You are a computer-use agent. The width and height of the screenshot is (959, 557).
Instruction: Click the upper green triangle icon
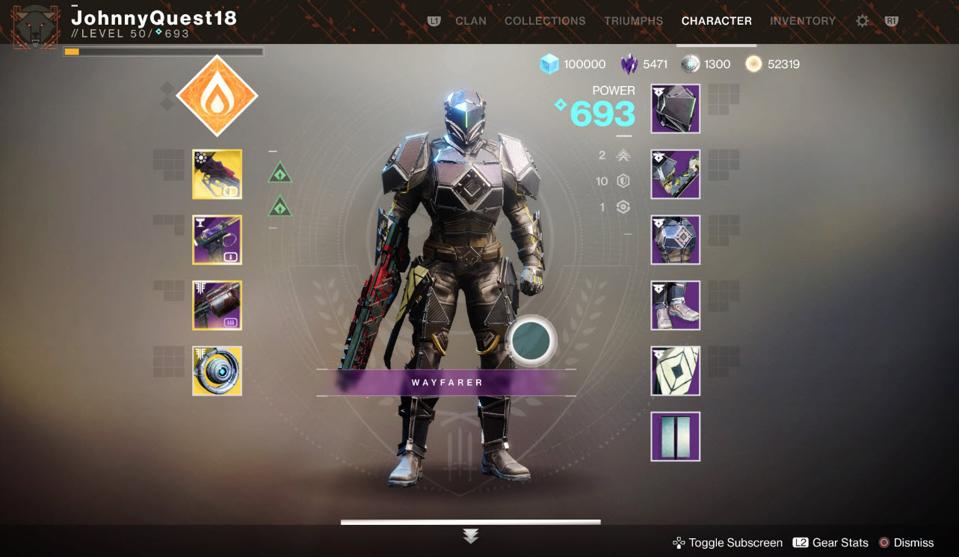click(280, 172)
